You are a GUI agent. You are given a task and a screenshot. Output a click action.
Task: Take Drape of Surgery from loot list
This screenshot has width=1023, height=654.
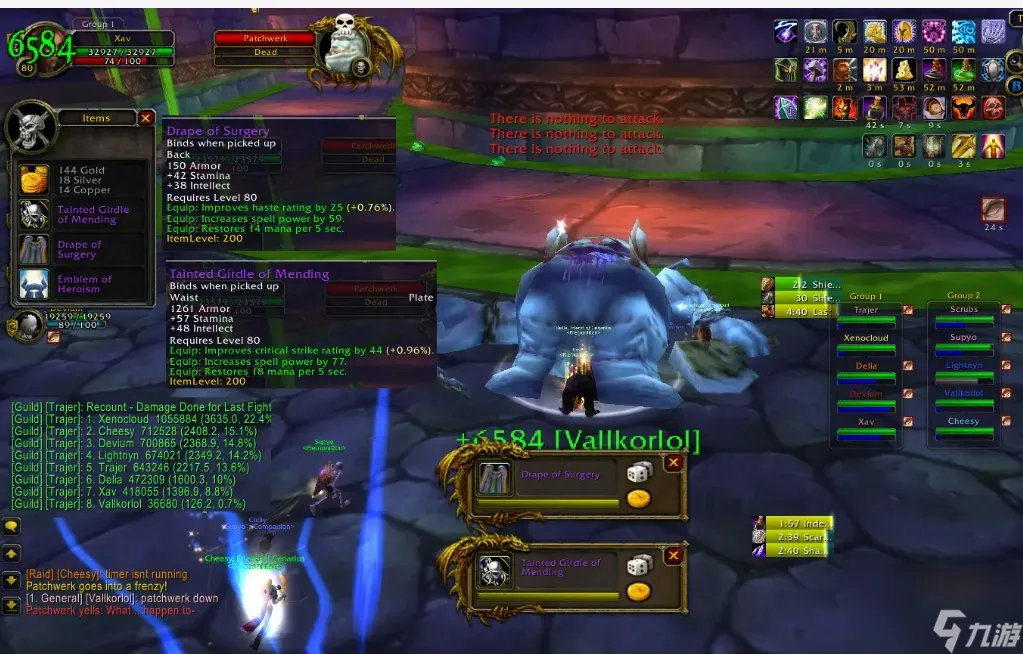click(35, 249)
